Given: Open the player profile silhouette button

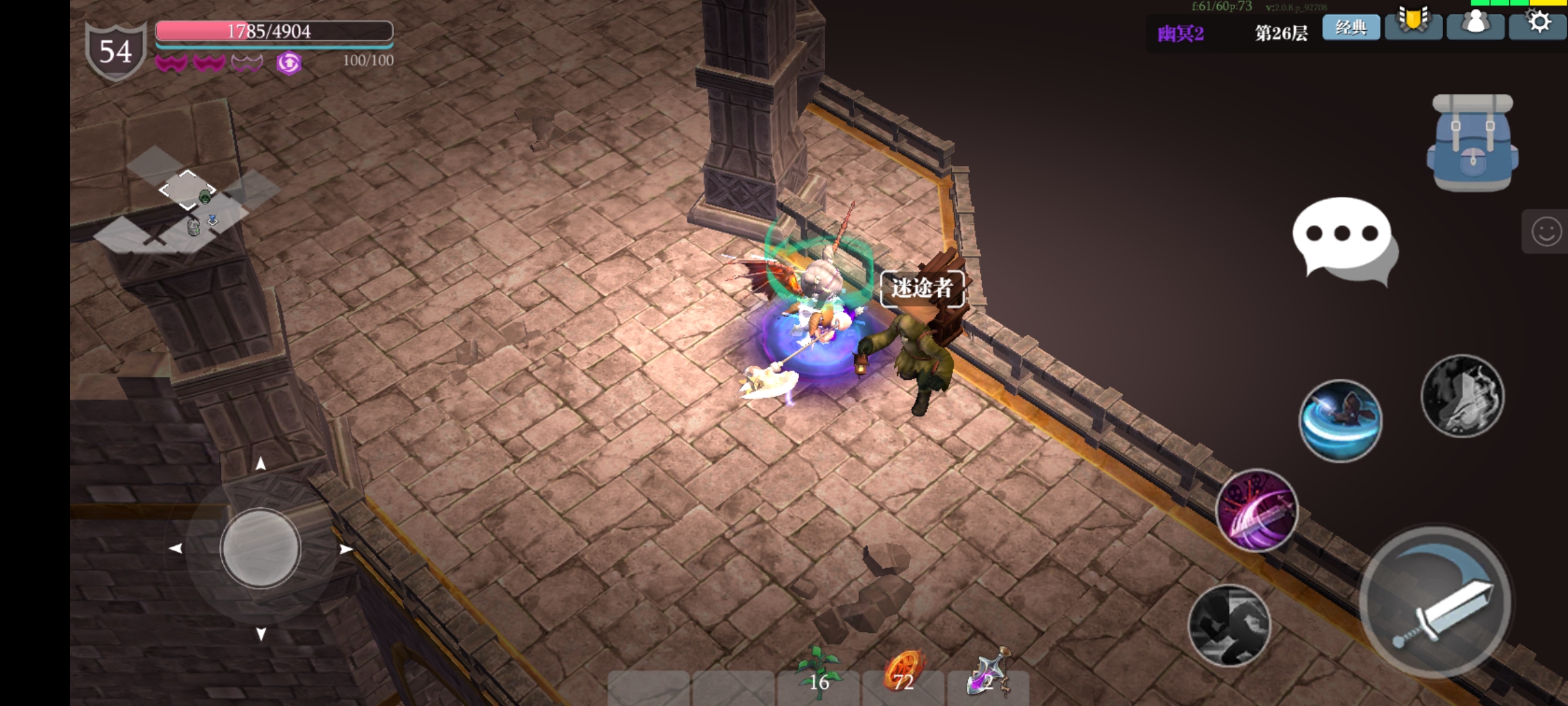Looking at the screenshot, I should click(x=1475, y=24).
